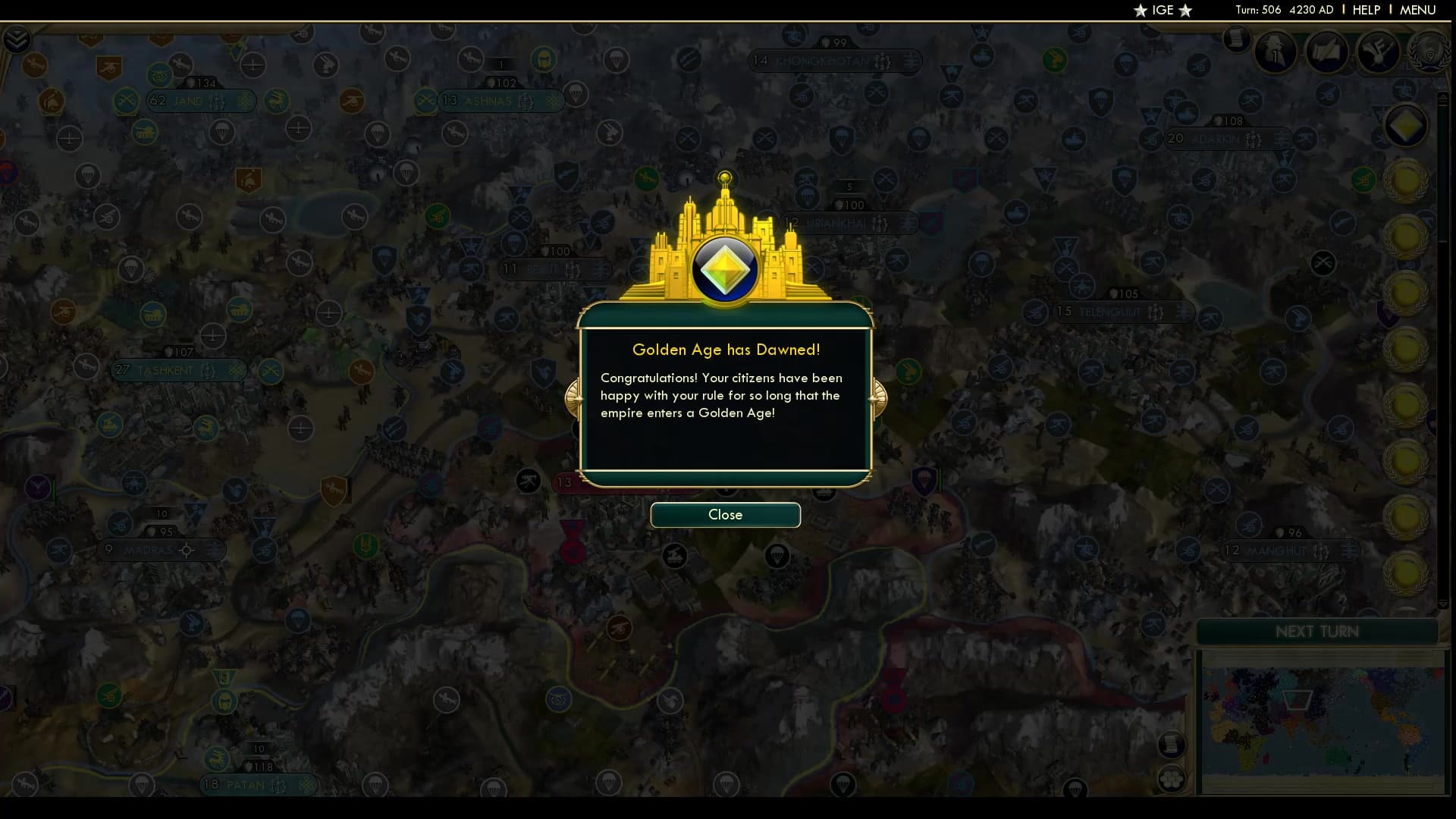Open the Diplomacy scroll-and-quill icon
This screenshot has height=819, width=1456.
point(1327,52)
